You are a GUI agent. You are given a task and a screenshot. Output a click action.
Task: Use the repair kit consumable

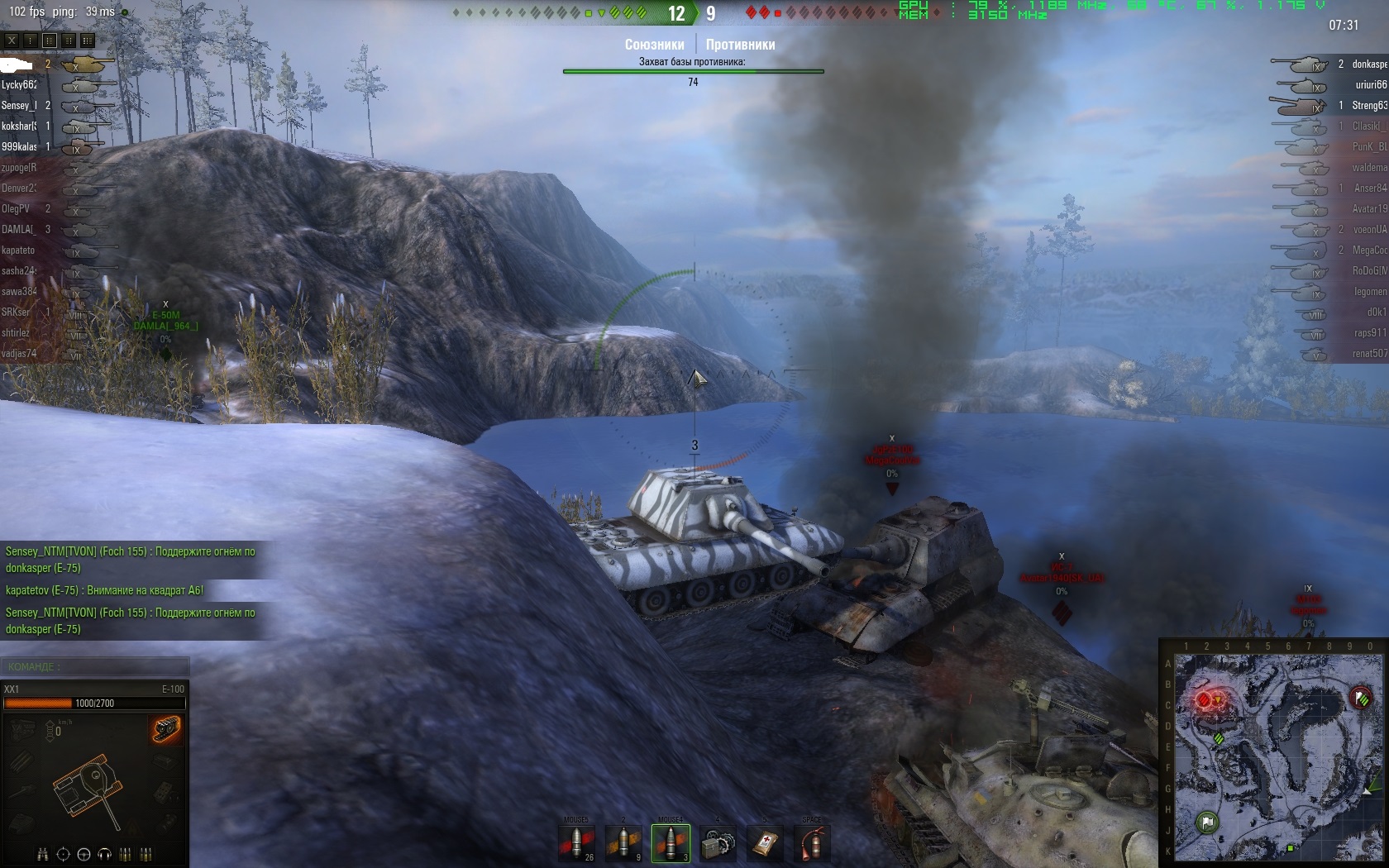[x=718, y=842]
